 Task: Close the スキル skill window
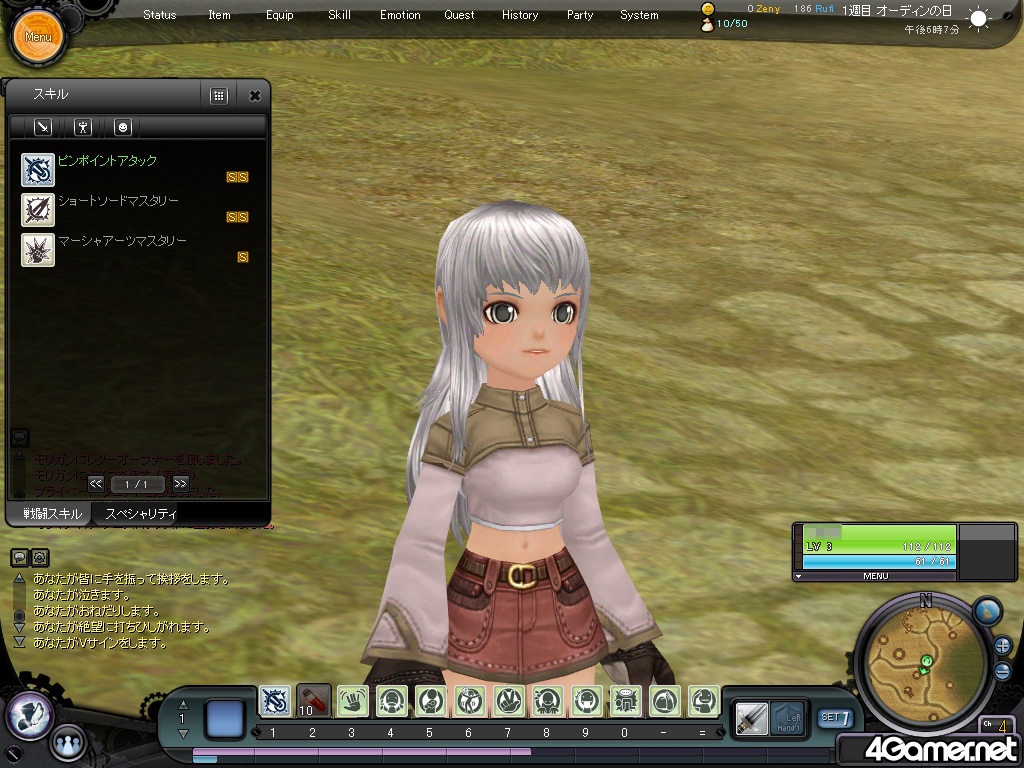coord(255,96)
